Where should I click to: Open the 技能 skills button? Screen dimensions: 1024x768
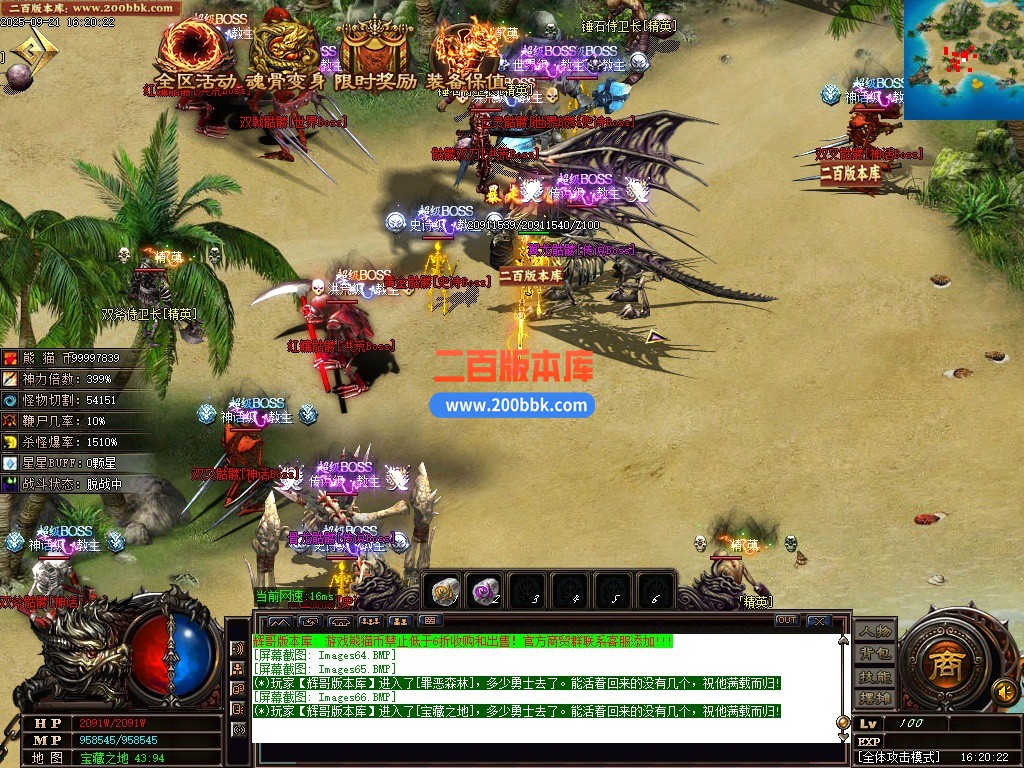[874, 676]
